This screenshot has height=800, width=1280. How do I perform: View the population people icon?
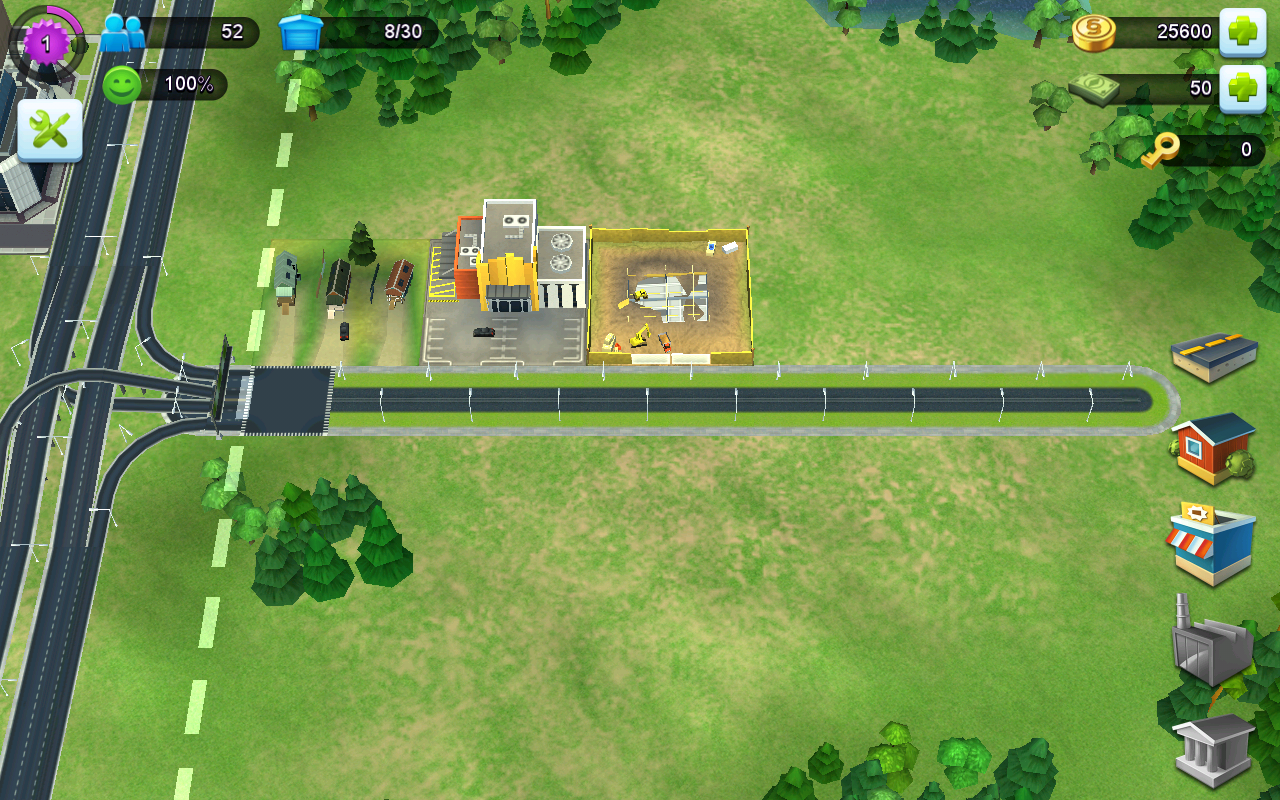(122, 32)
